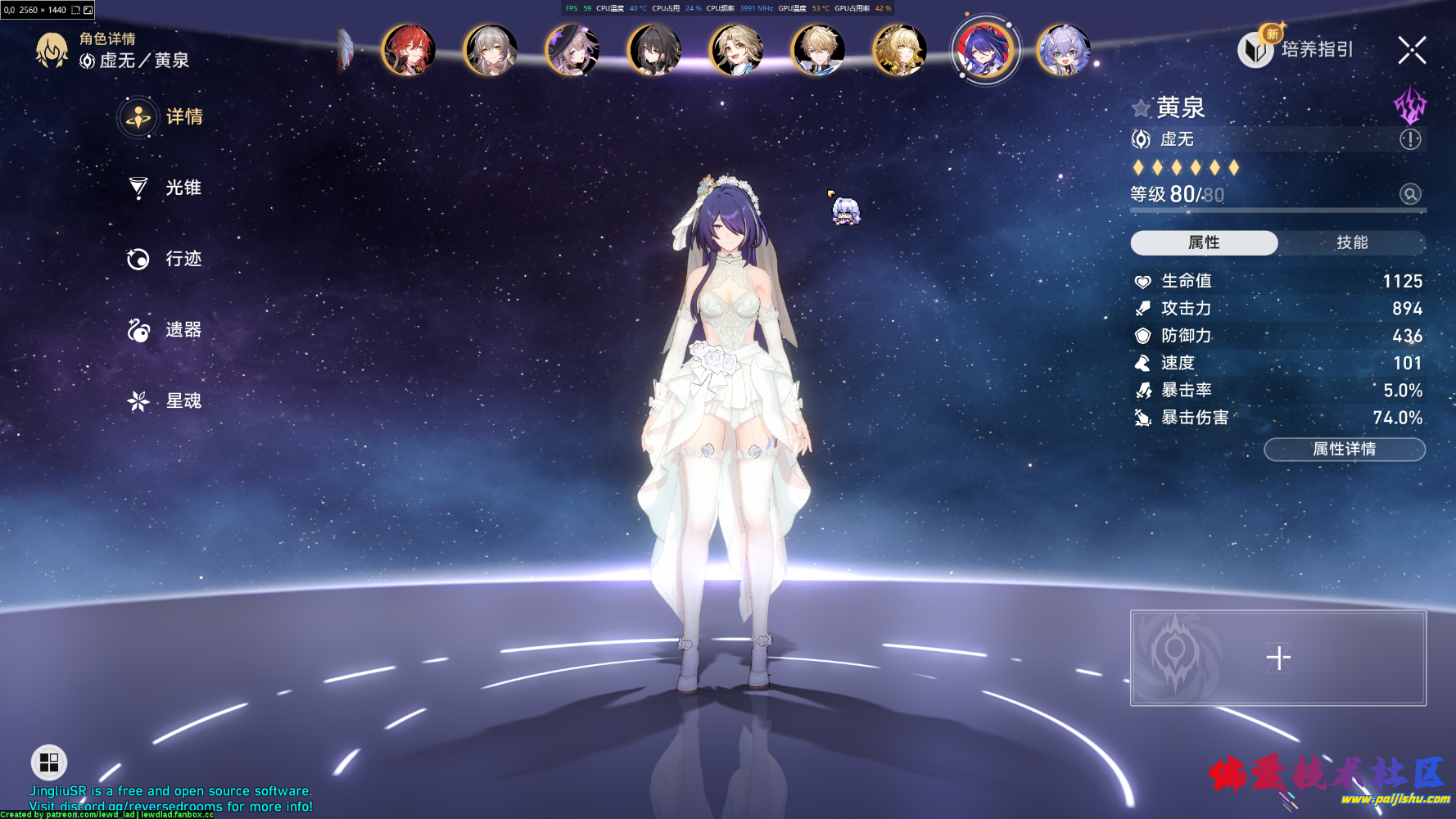Toggle the star favorite icon next to 黄泉

1139,107
